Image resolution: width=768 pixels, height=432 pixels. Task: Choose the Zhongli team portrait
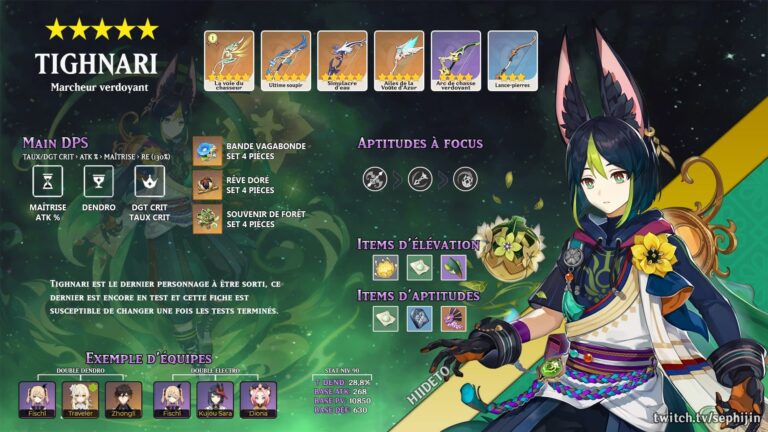121,397
